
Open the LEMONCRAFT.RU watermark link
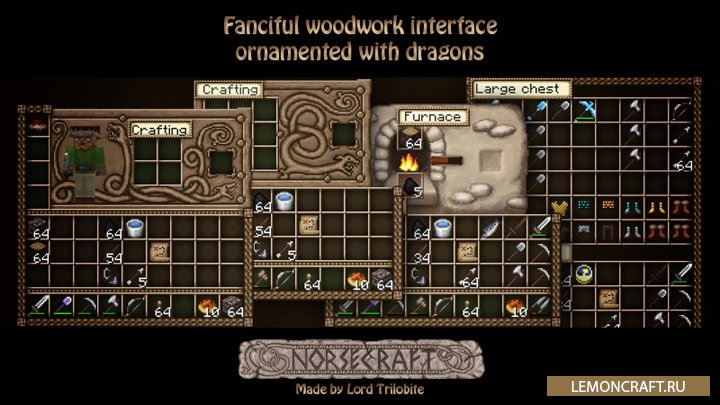click(650, 385)
